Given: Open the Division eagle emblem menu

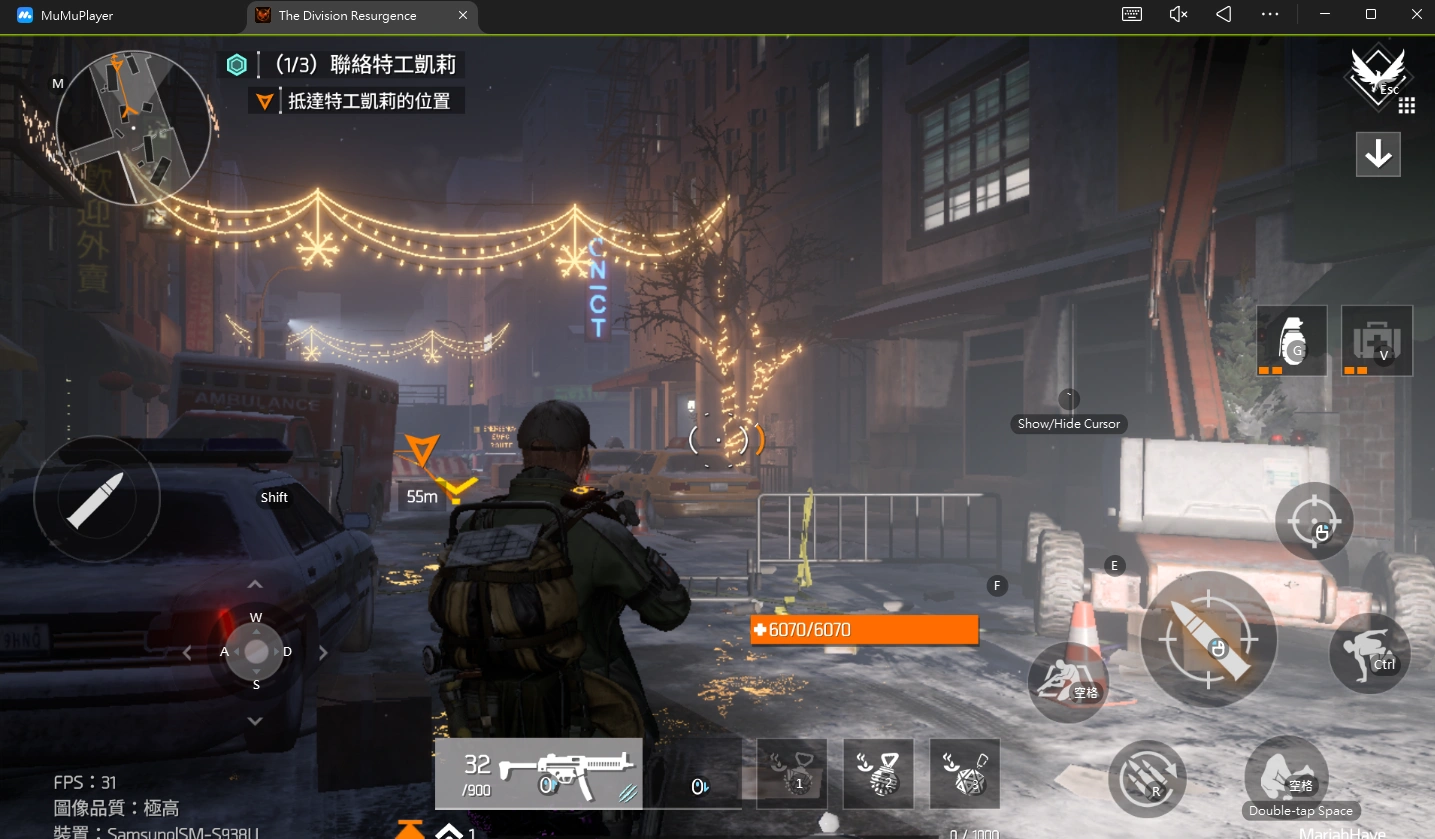Looking at the screenshot, I should (1377, 73).
